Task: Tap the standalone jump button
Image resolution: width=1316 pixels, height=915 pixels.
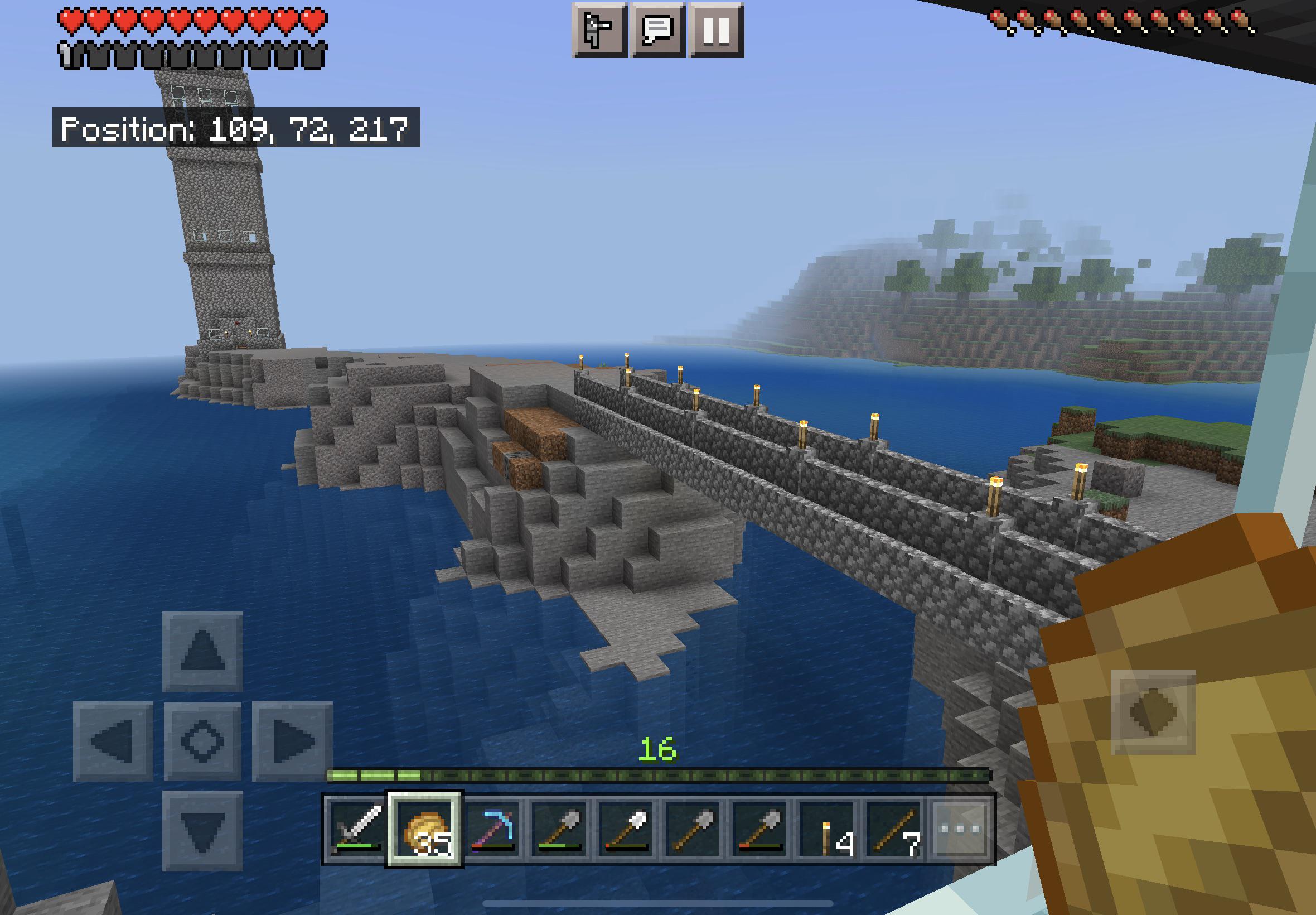Action: [x=1153, y=711]
